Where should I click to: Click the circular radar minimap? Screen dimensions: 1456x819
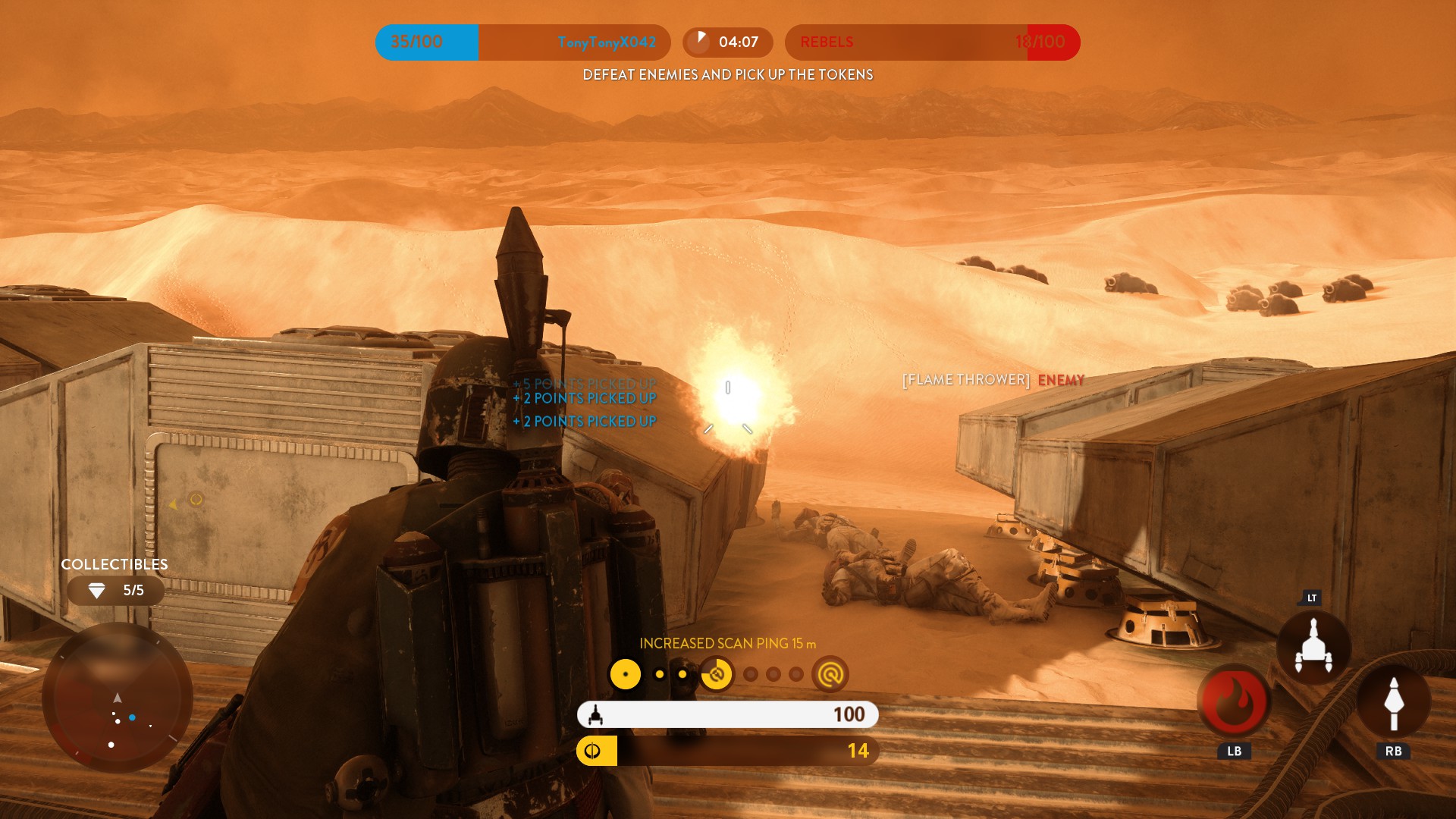[x=117, y=698]
